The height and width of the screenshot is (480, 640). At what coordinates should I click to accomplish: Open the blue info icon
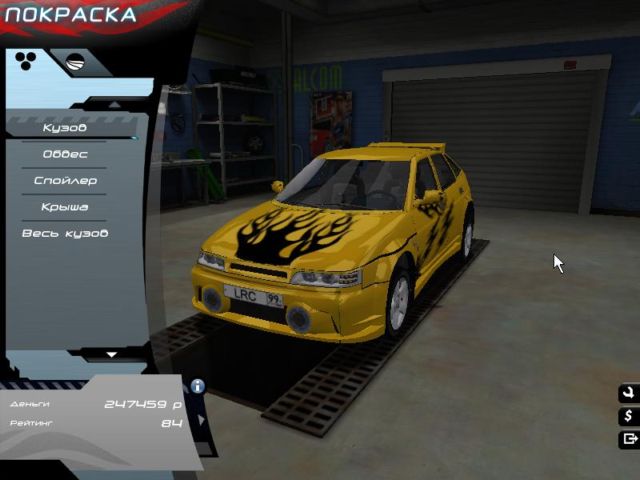[x=198, y=386]
